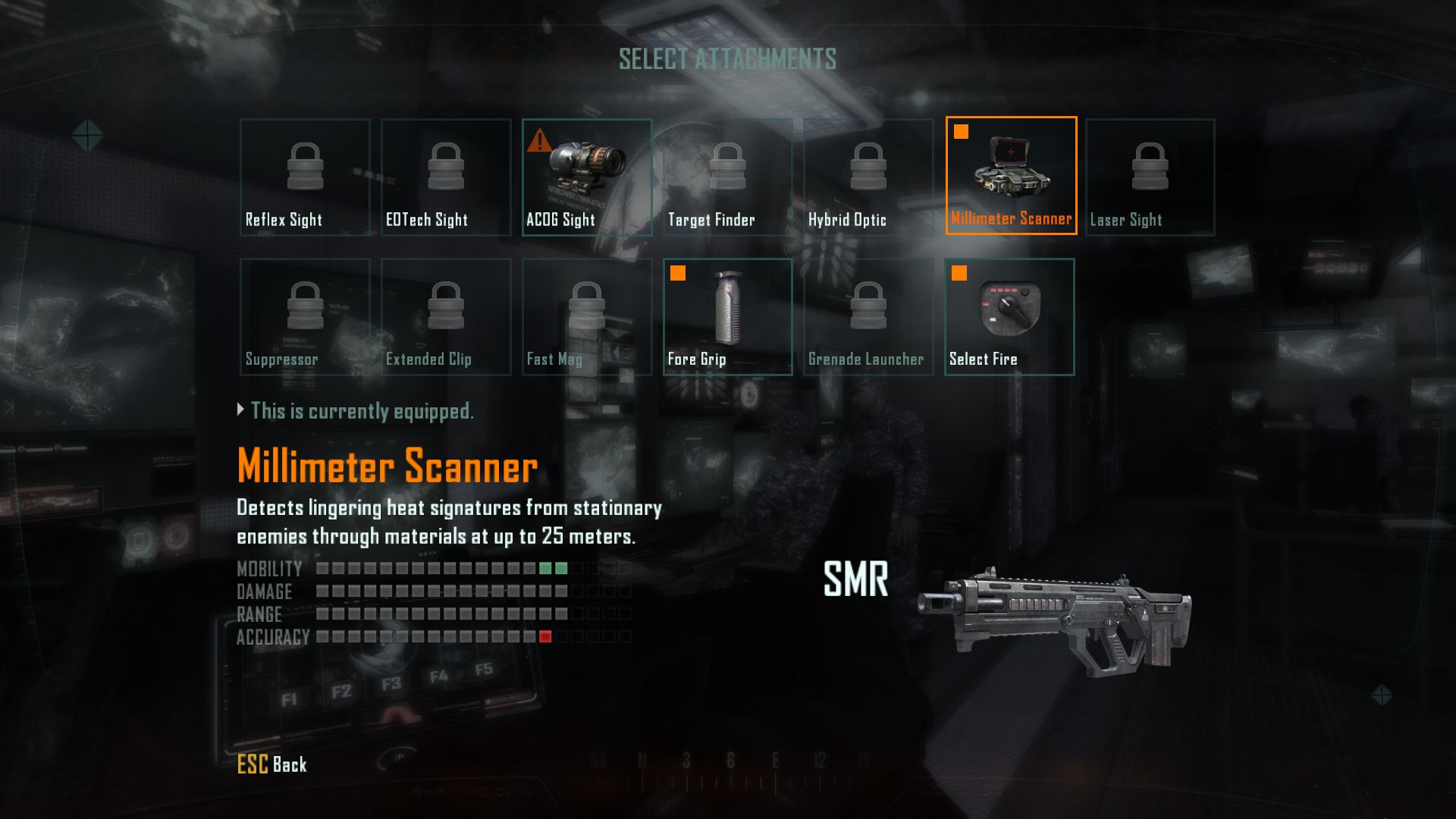Screen dimensions: 1456x819
Task: Choose the locked Laser Sight slot
Action: [1150, 177]
